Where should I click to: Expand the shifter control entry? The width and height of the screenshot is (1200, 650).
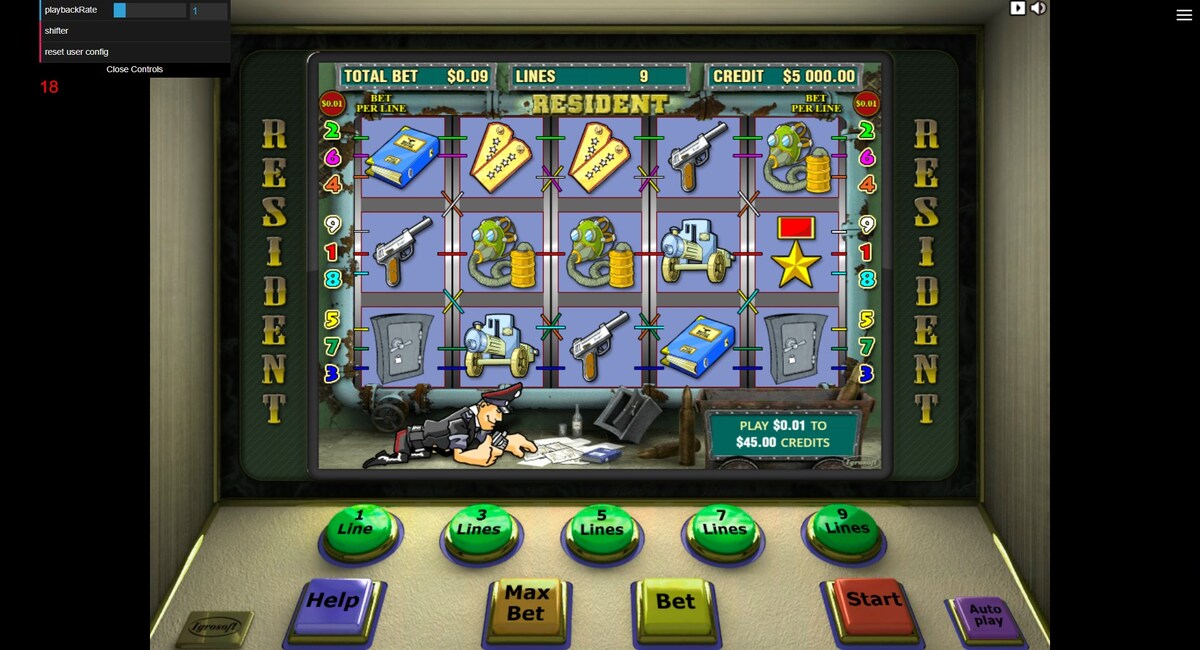57,31
